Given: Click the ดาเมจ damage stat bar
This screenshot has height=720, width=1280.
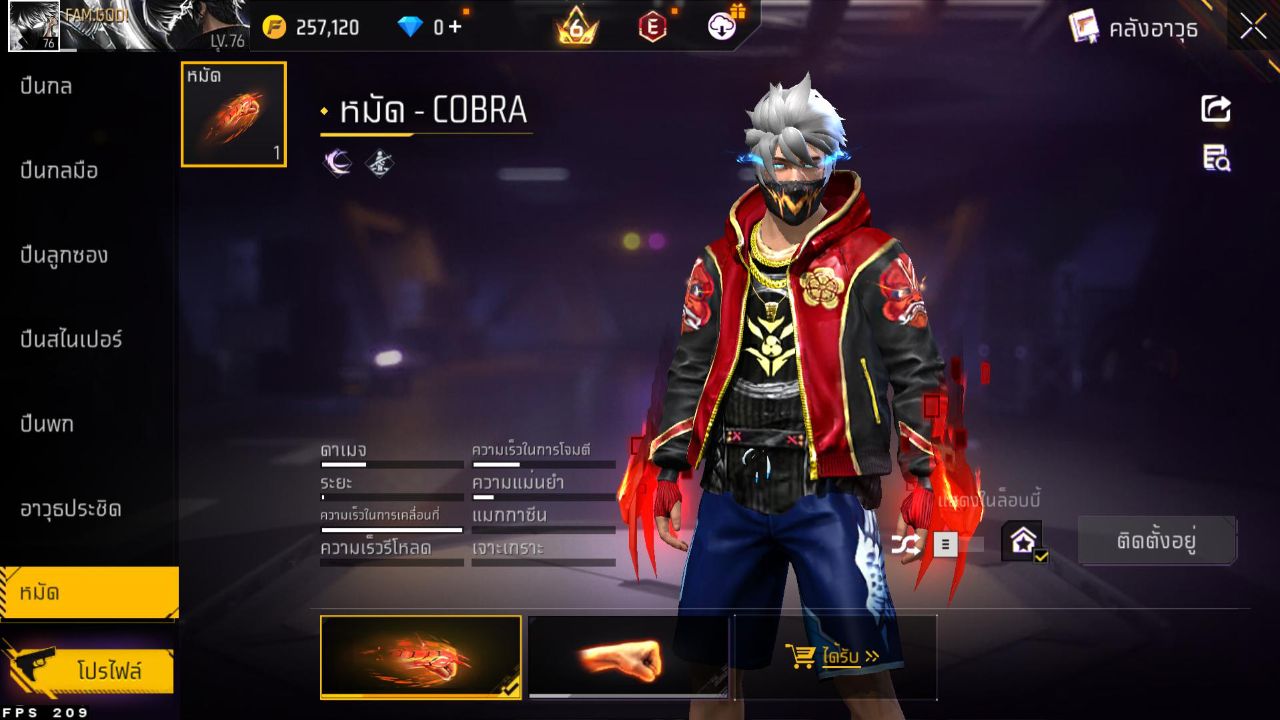Looking at the screenshot, I should coord(390,463).
